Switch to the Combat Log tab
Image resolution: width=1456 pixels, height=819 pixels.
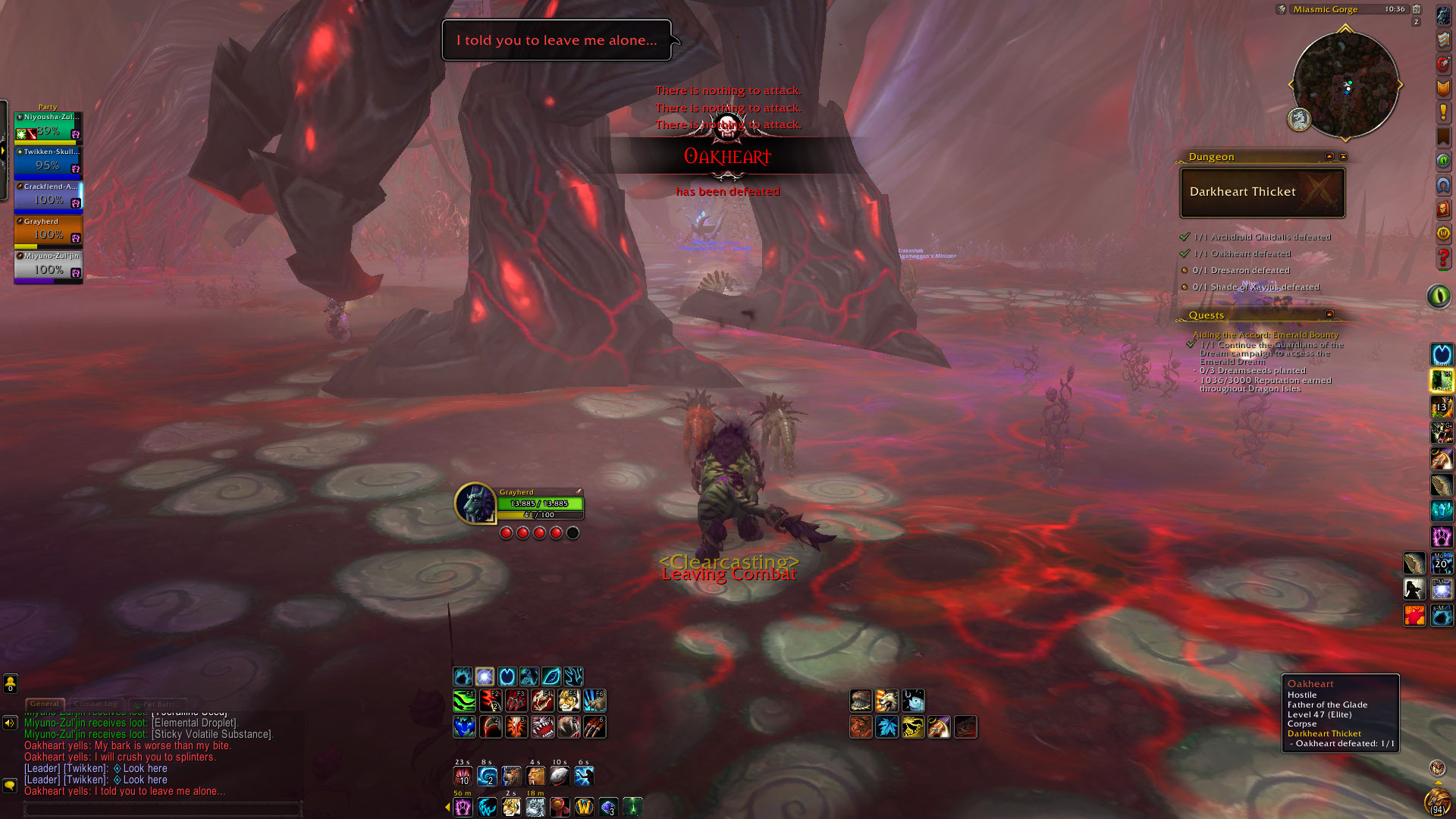point(96,704)
